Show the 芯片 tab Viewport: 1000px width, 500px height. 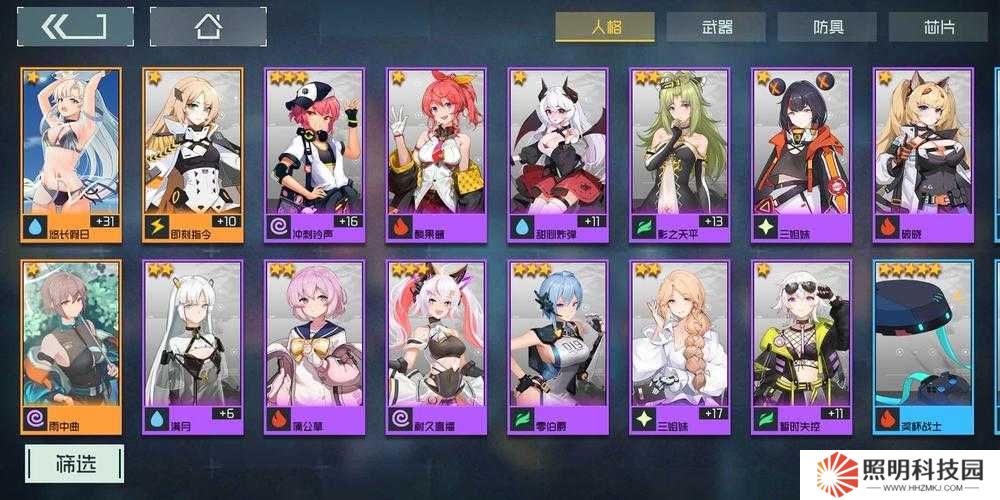[938, 28]
